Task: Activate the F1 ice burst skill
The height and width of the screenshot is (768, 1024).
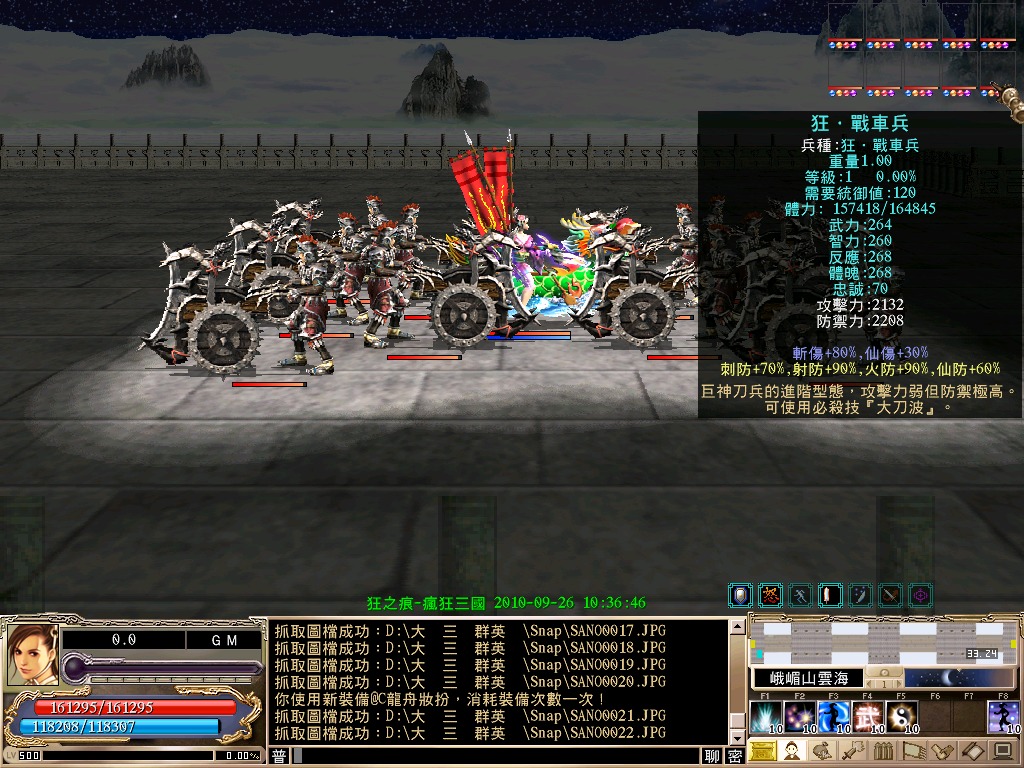Action: point(766,717)
